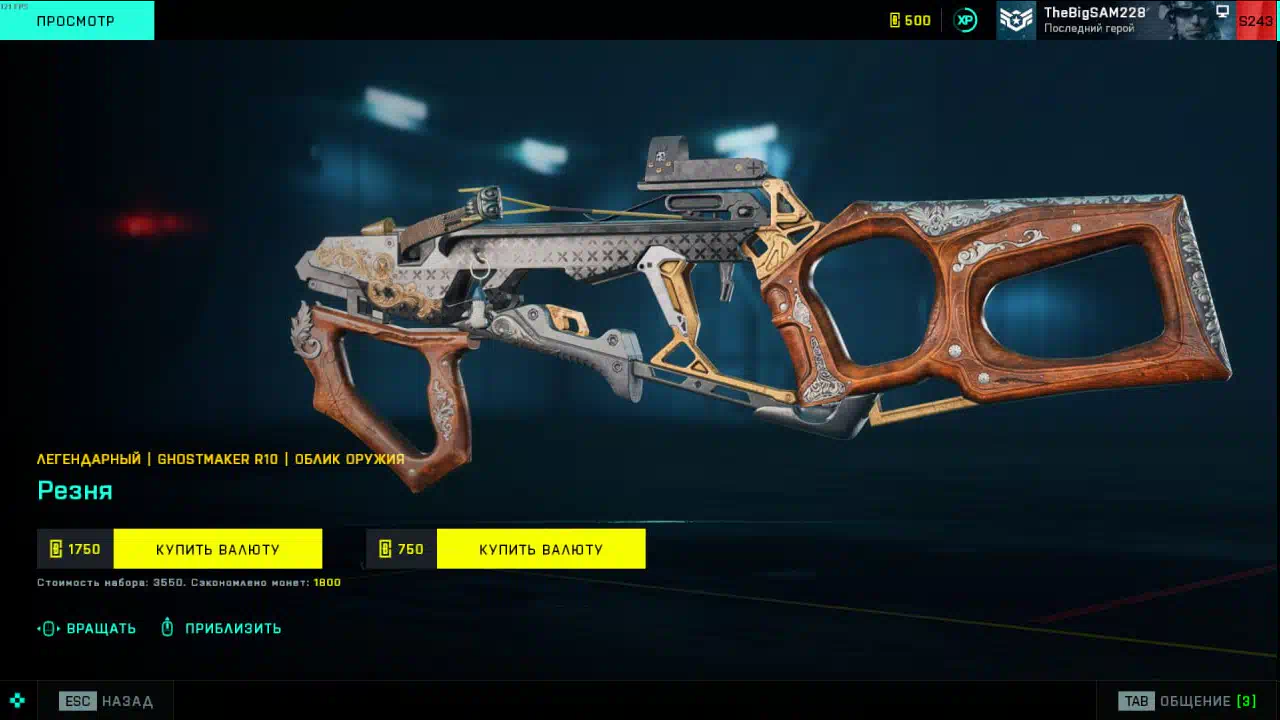This screenshot has height=720, width=1280.
Task: Open the ОБЩЕНИЕ social panel
Action: point(1189,701)
